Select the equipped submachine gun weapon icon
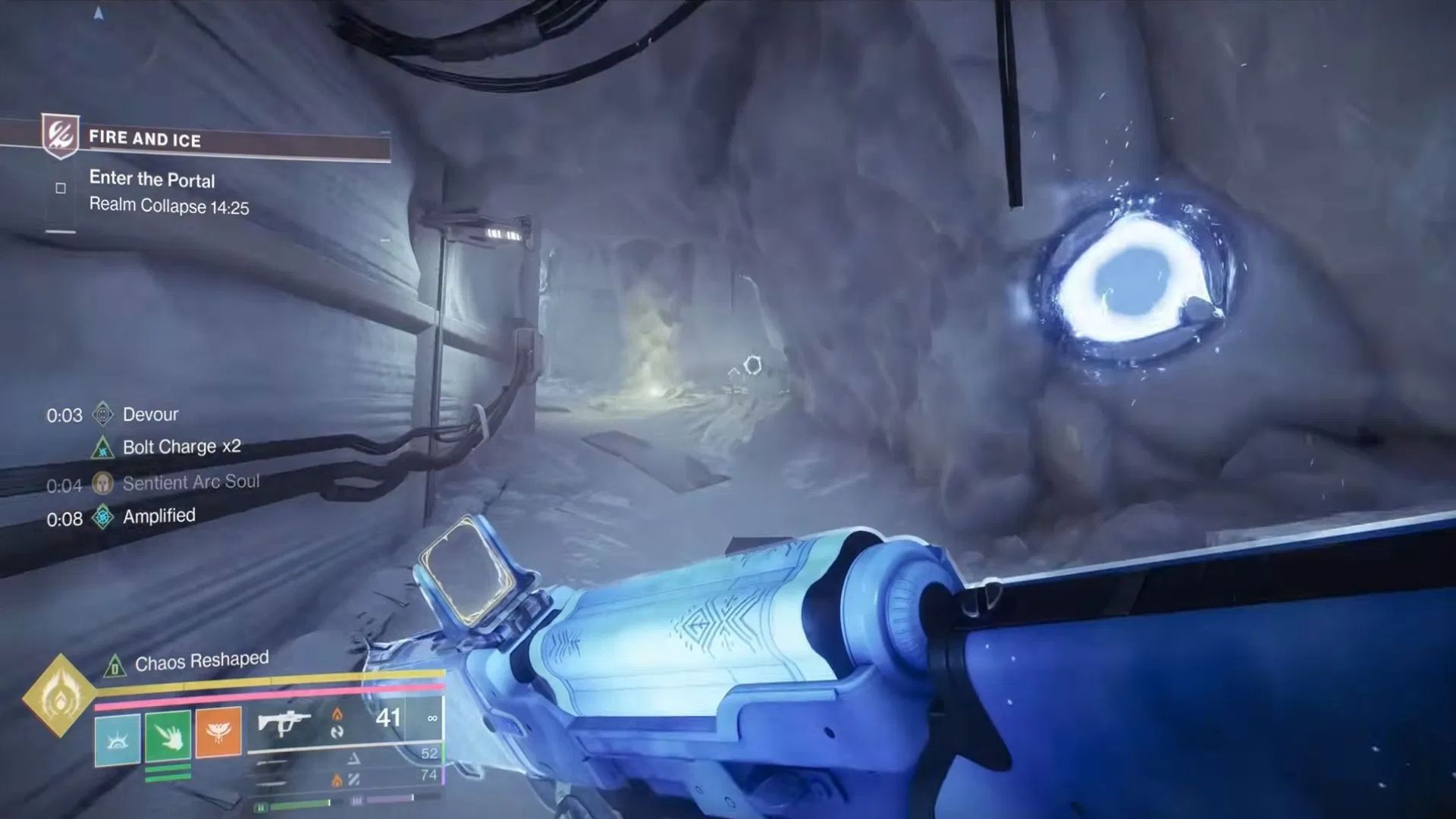This screenshot has width=1456, height=819. pos(284,723)
